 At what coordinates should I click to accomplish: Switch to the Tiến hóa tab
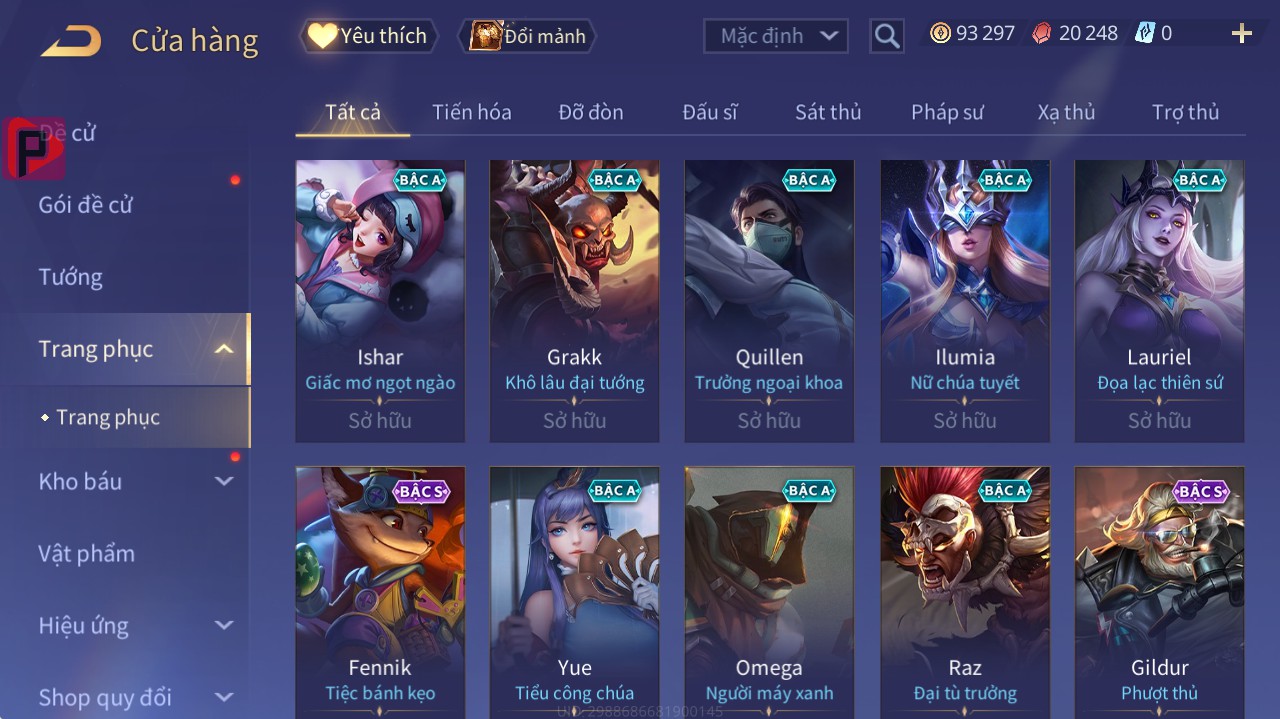pyautogui.click(x=471, y=112)
